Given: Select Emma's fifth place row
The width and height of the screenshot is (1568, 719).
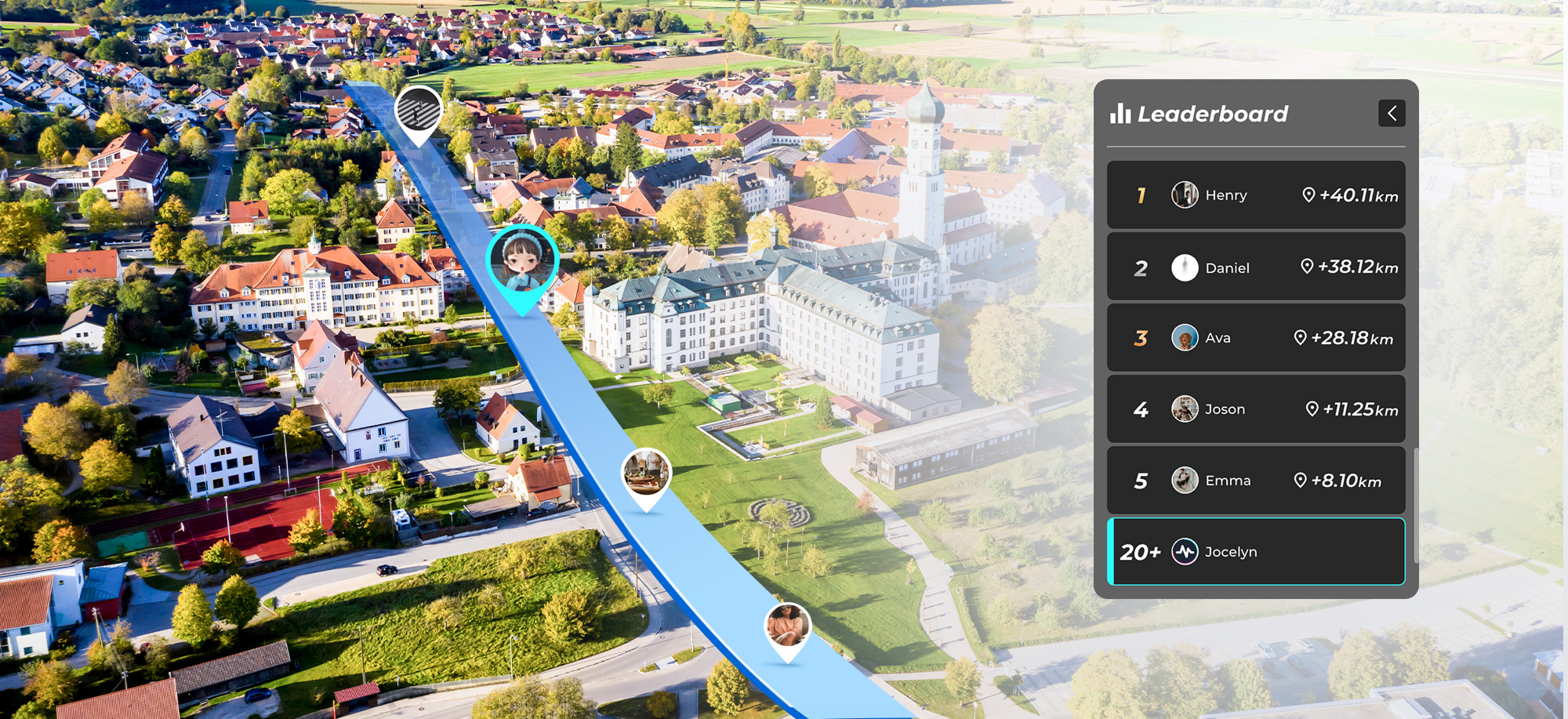Looking at the screenshot, I should [x=1255, y=481].
